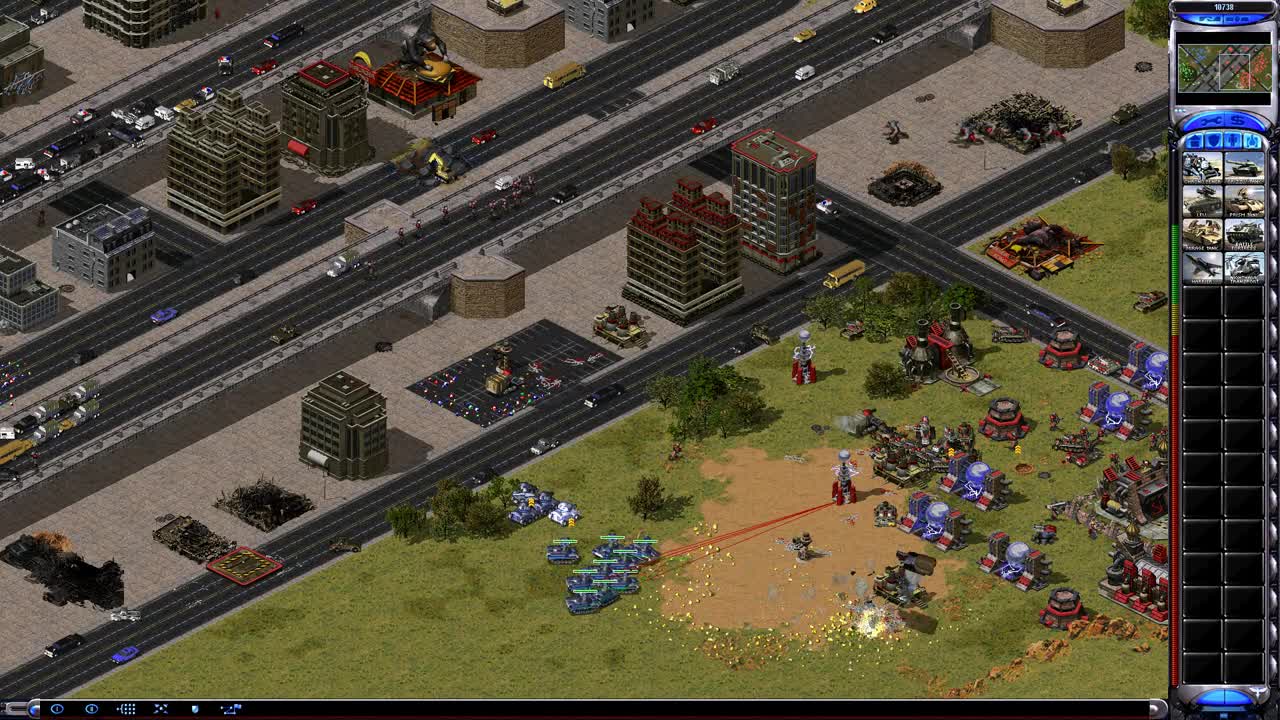The image size is (1280, 720).
Task: Click the beacon placement icon on the bottom bar
Action: pos(232,709)
